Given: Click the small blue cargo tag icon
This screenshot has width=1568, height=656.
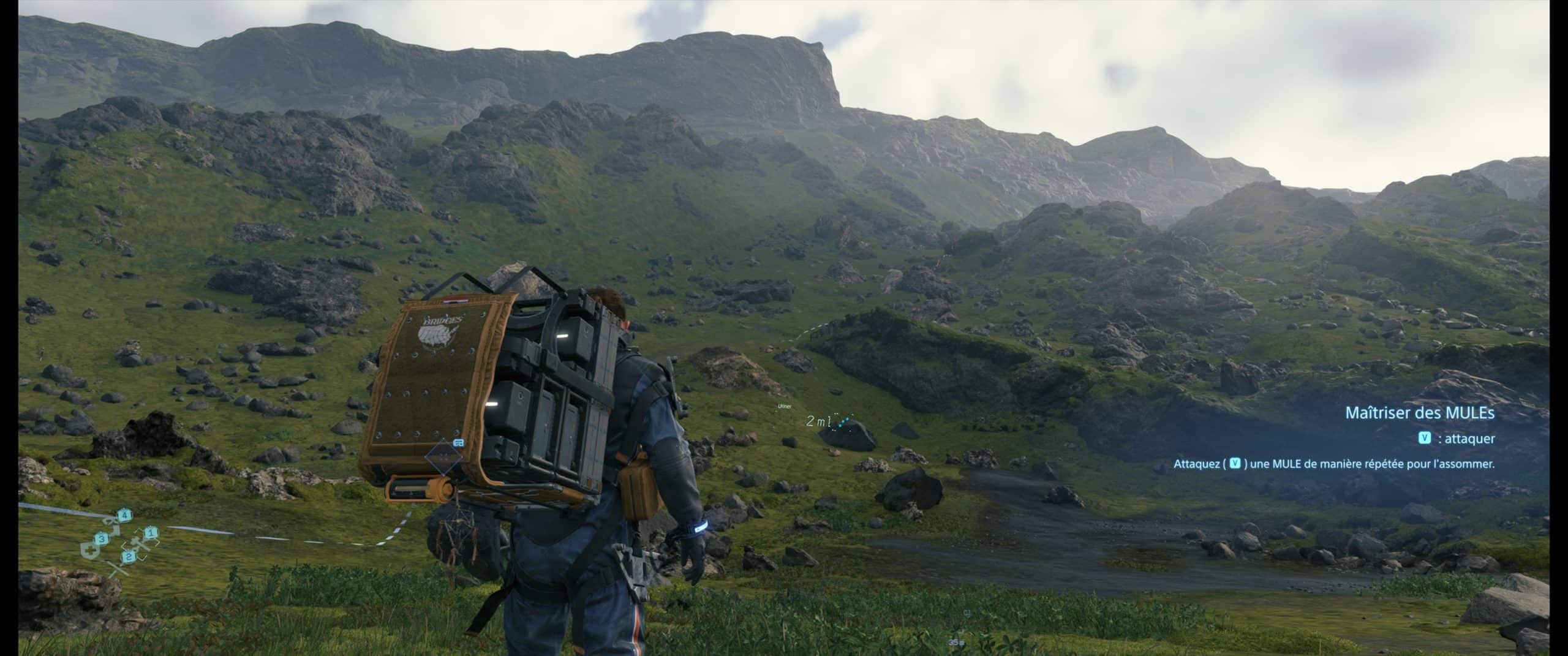Looking at the screenshot, I should (458, 442).
